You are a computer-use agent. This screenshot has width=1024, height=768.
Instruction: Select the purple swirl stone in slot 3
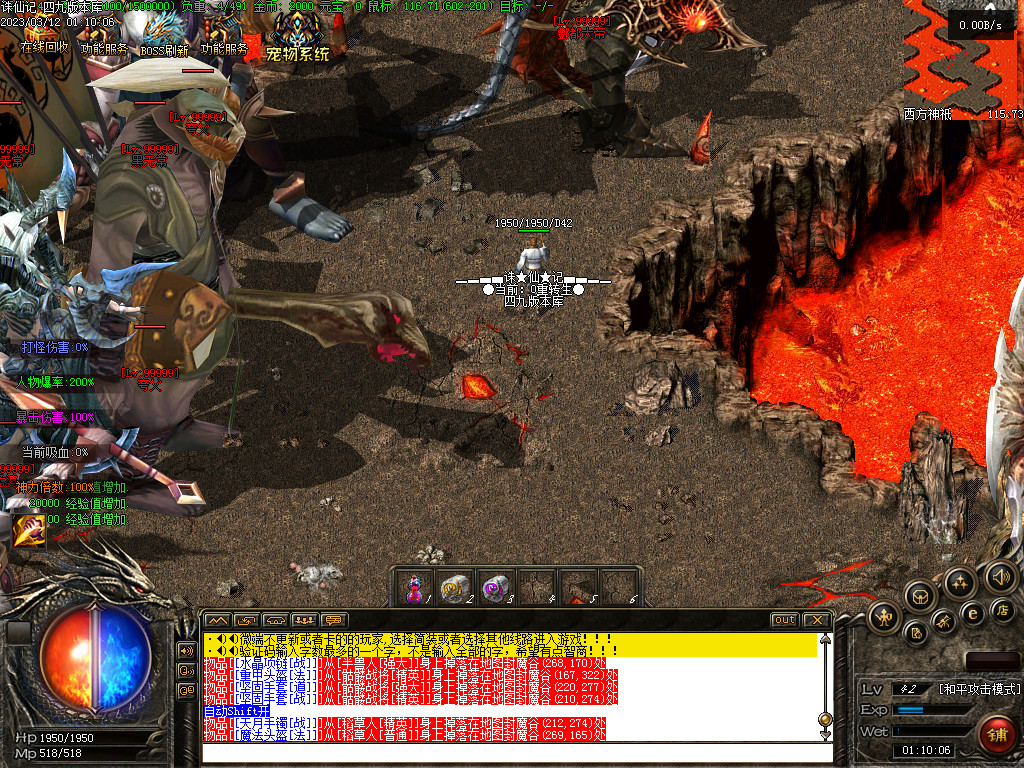[x=494, y=588]
